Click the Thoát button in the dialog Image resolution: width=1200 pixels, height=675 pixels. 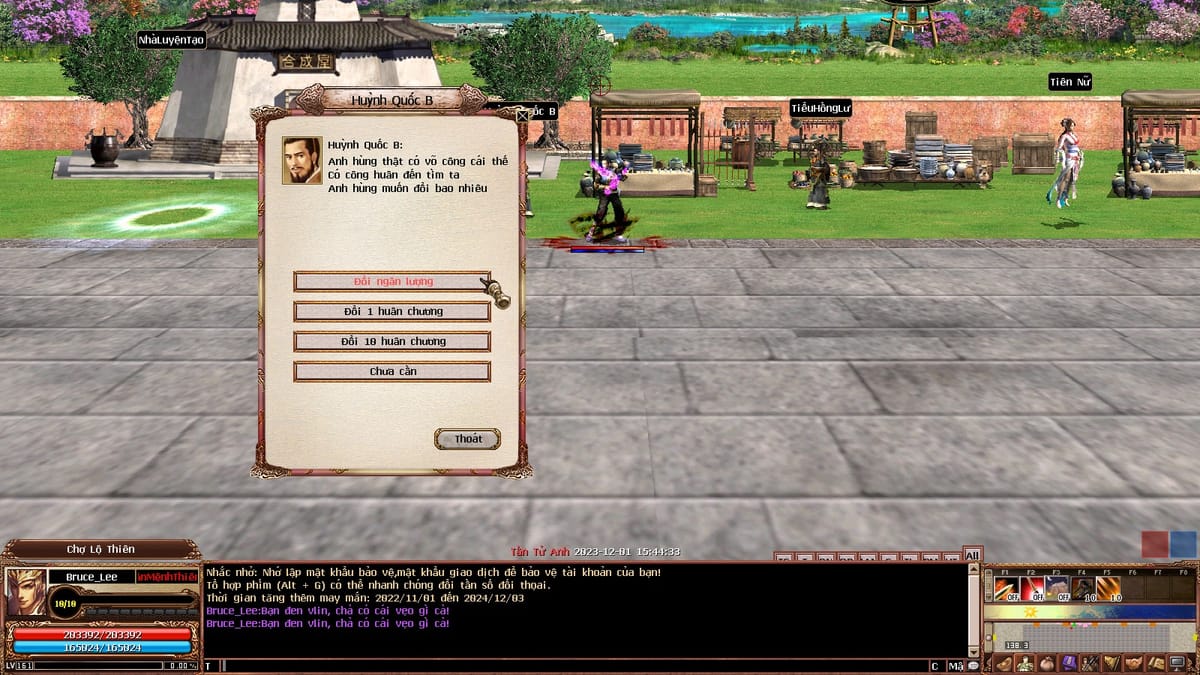[467, 439]
